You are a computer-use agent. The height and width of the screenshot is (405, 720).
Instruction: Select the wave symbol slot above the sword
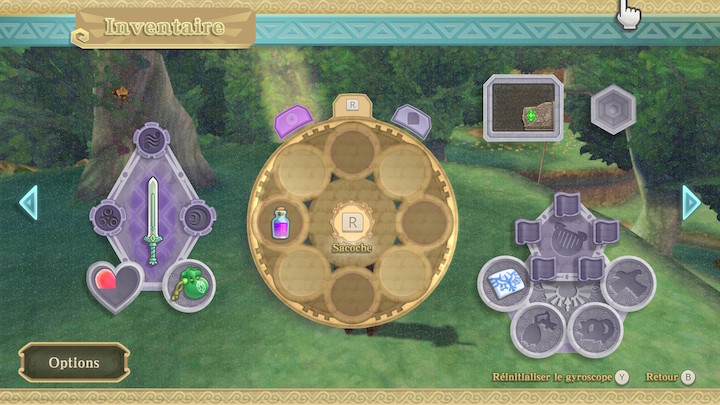coord(153,139)
